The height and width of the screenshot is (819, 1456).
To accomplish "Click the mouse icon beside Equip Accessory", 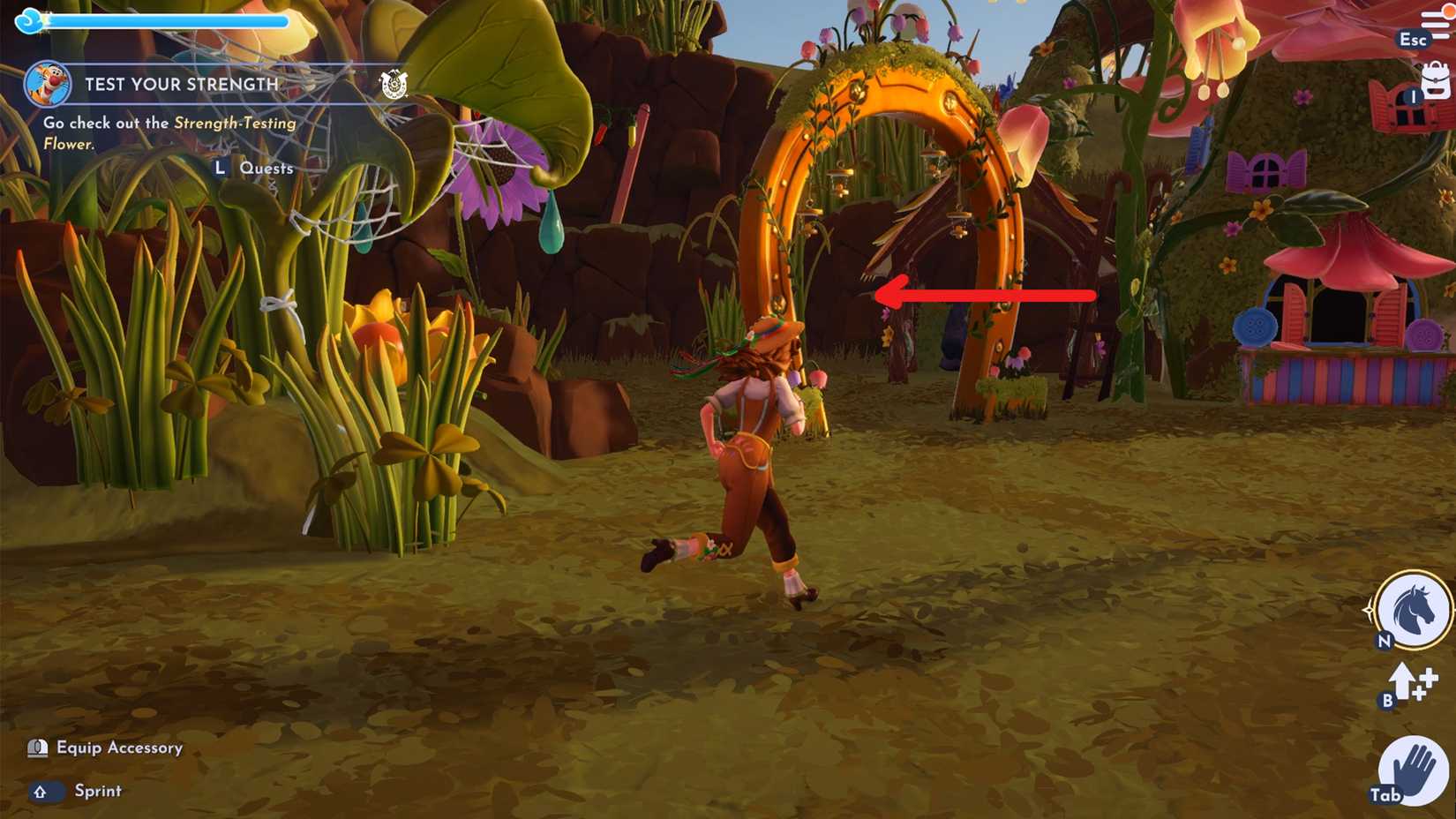I will [36, 748].
